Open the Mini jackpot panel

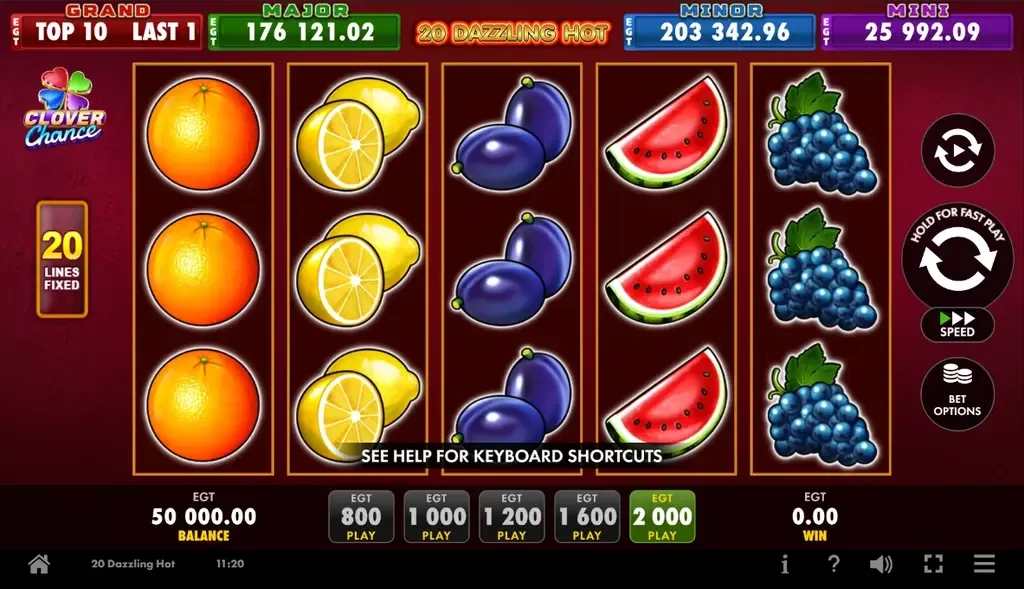click(x=917, y=29)
